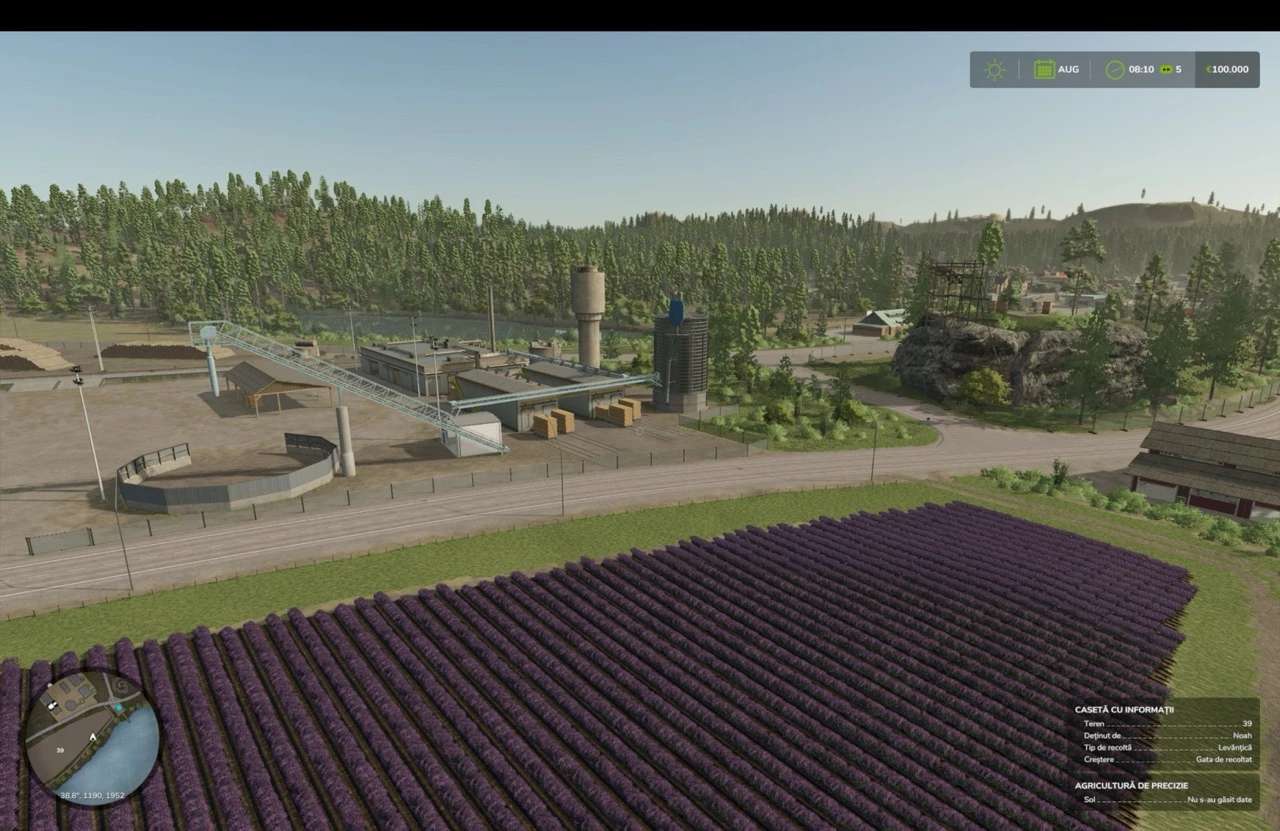1280x831 pixels.
Task: Click the weather sun icon in top HUD
Action: click(993, 69)
